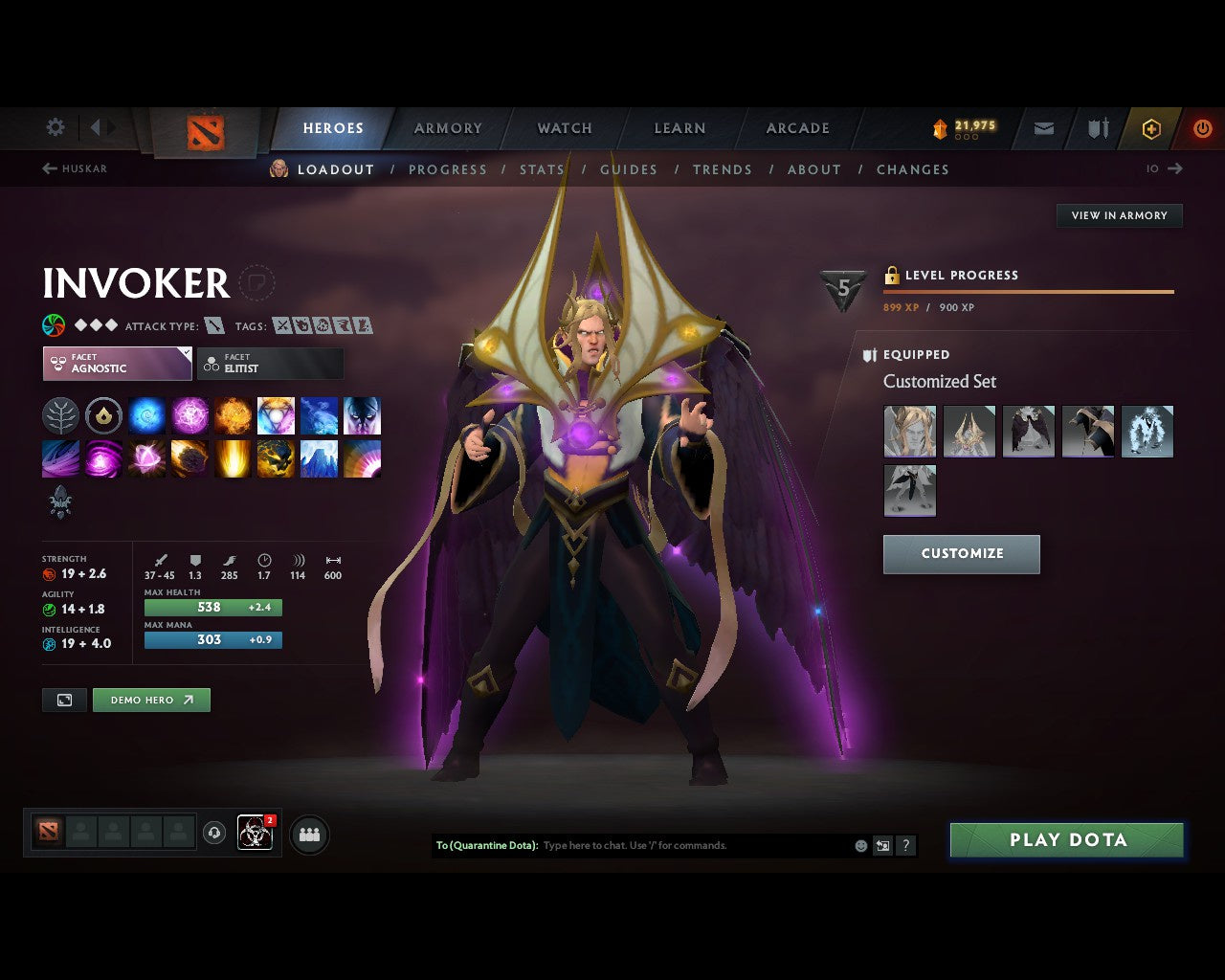1225x980 pixels.
Task: Click the chat message input field
Action: (x=670, y=845)
